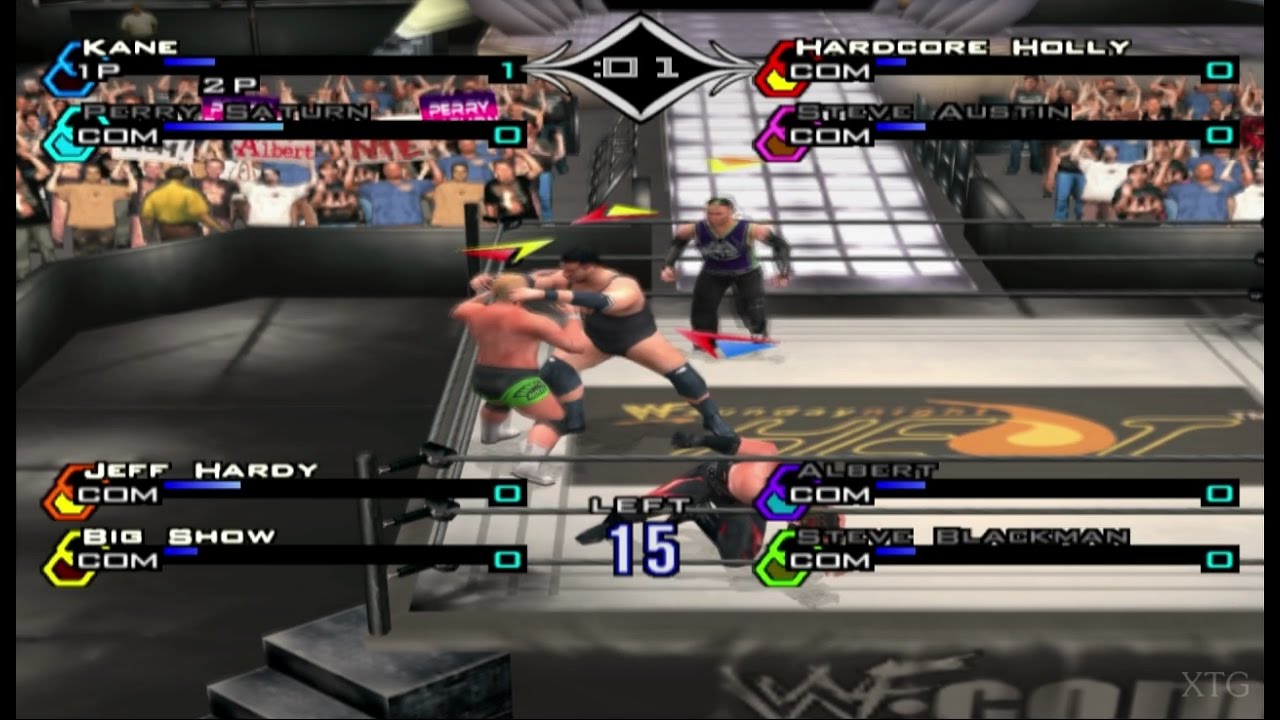Select Jeff Hardy's player panel
The width and height of the screenshot is (1280, 720).
click(285, 490)
